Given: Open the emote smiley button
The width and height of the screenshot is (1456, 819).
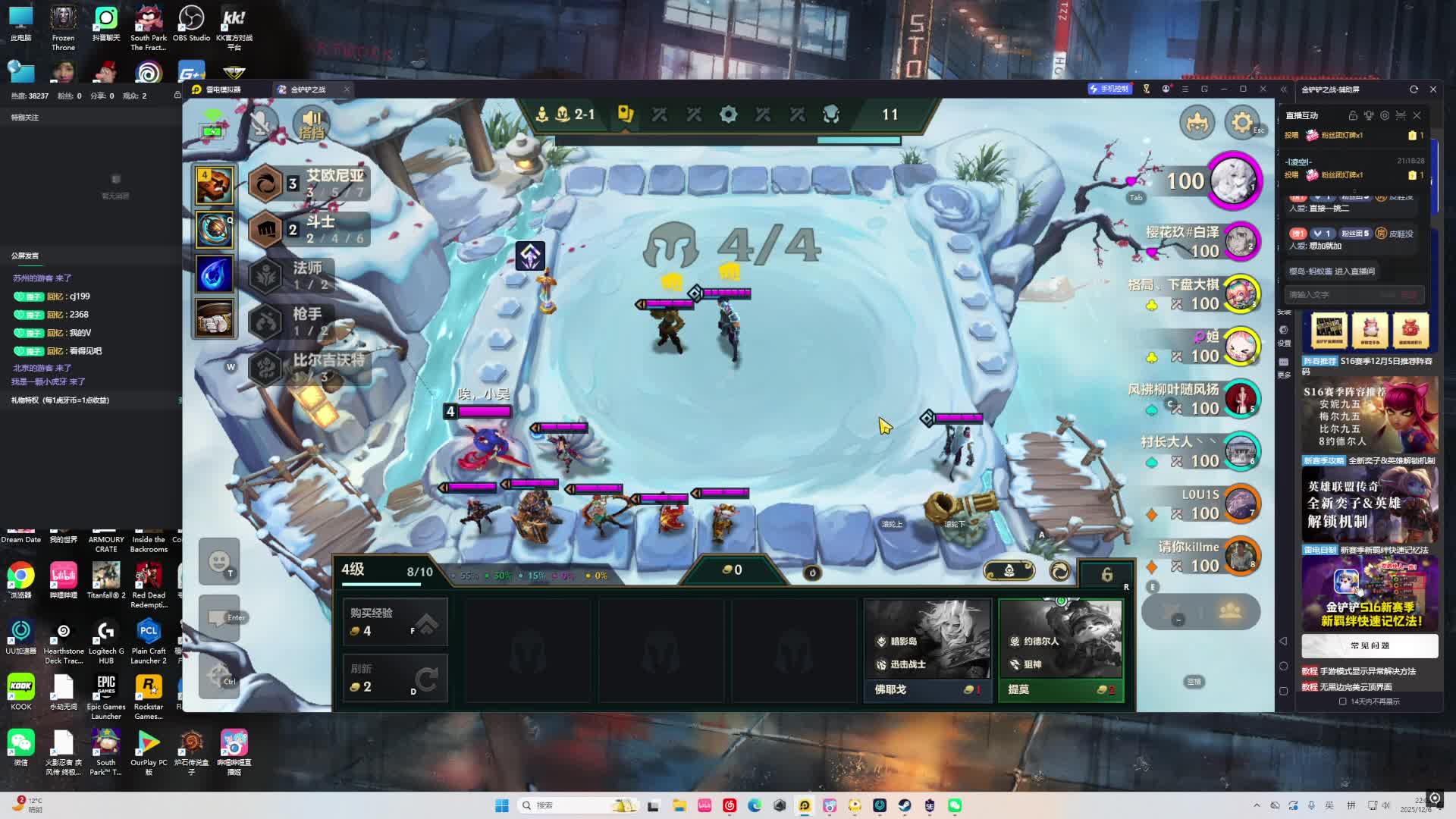Looking at the screenshot, I should 218,561.
